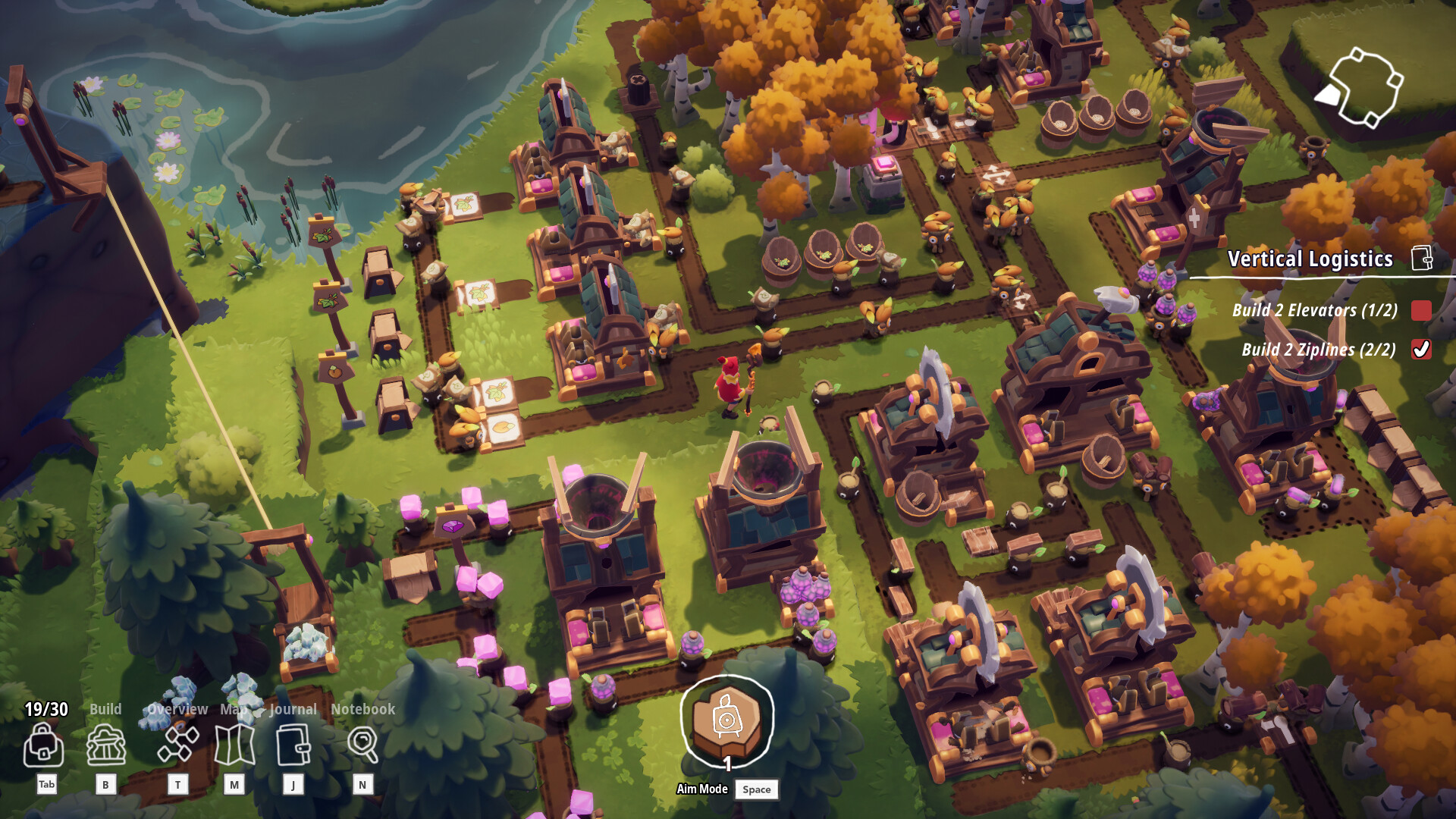Image resolution: width=1456 pixels, height=819 pixels.
Task: Expand the Build 2 Elevators objective entry
Action: (1313, 312)
